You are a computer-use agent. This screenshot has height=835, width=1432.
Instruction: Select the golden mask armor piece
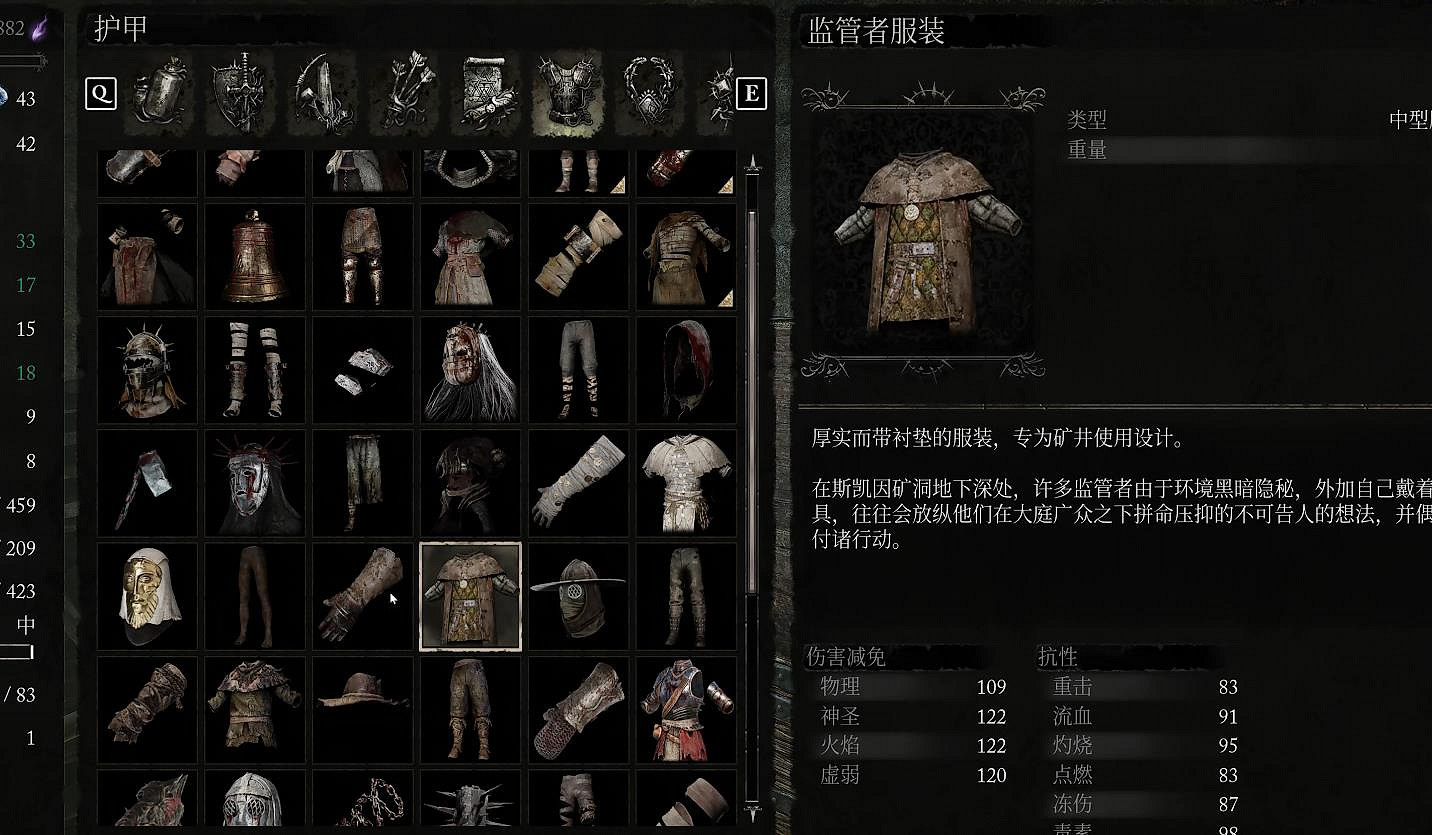pos(147,597)
